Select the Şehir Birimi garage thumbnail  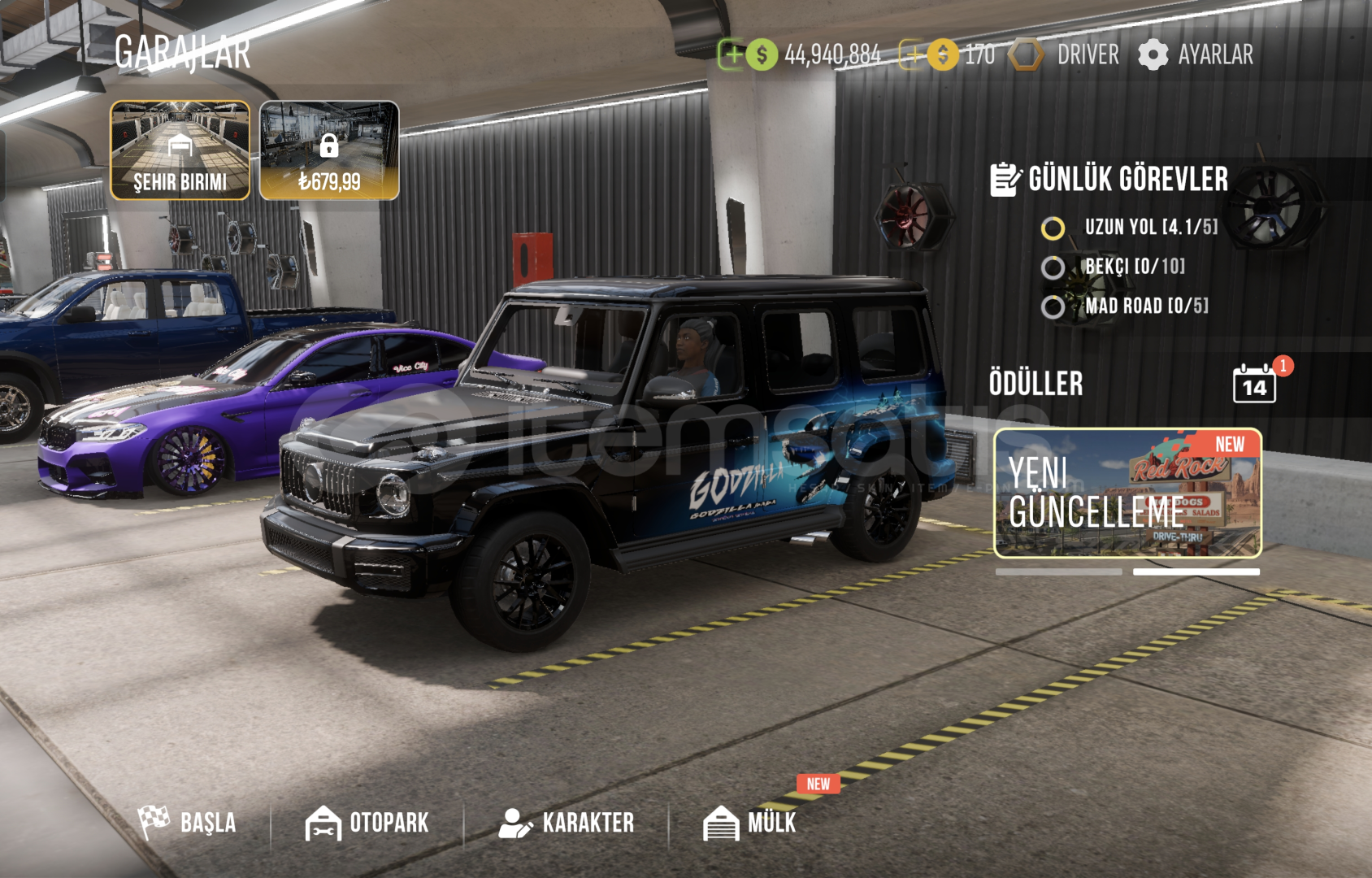tap(180, 150)
